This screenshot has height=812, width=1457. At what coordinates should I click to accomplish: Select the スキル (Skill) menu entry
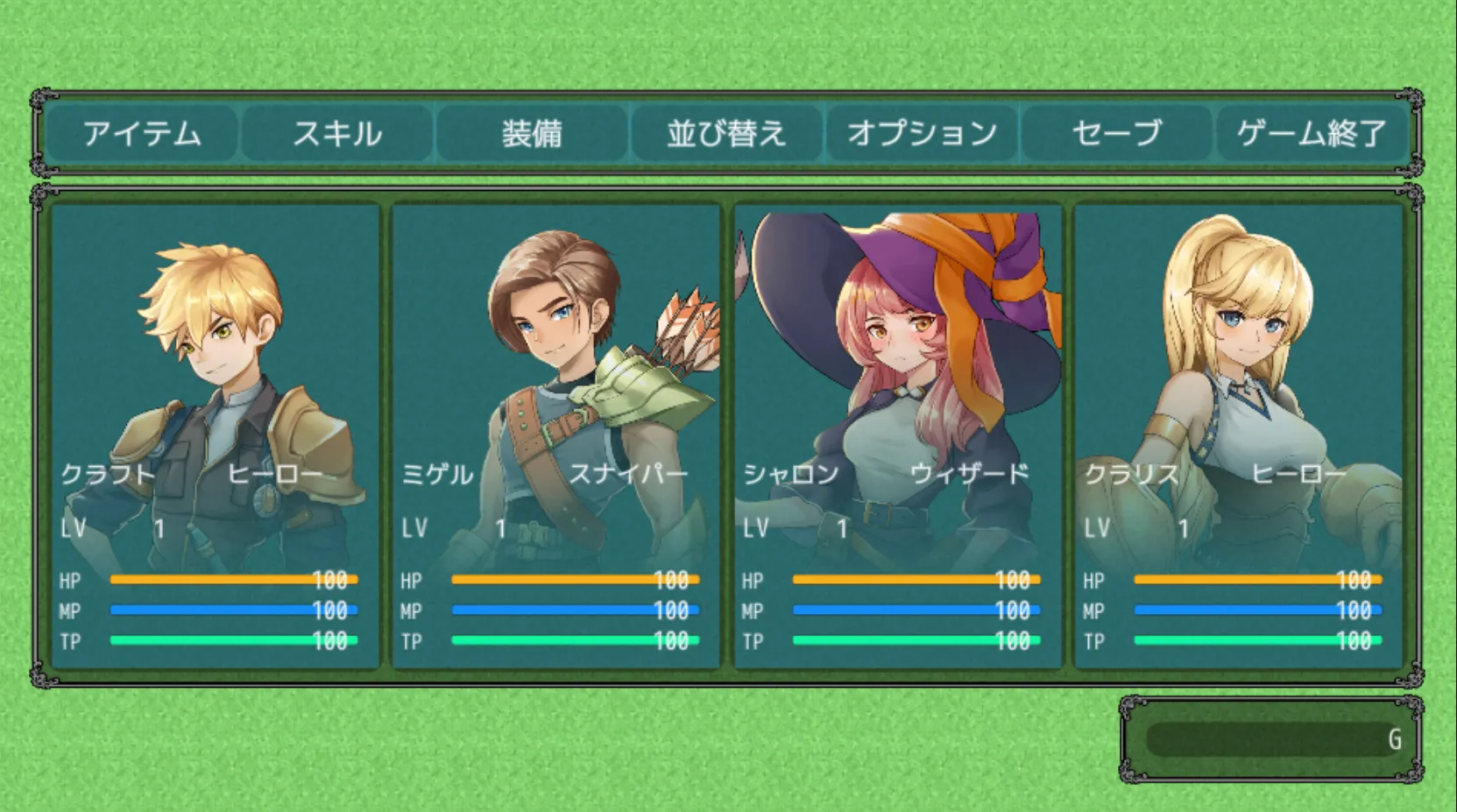tap(337, 133)
